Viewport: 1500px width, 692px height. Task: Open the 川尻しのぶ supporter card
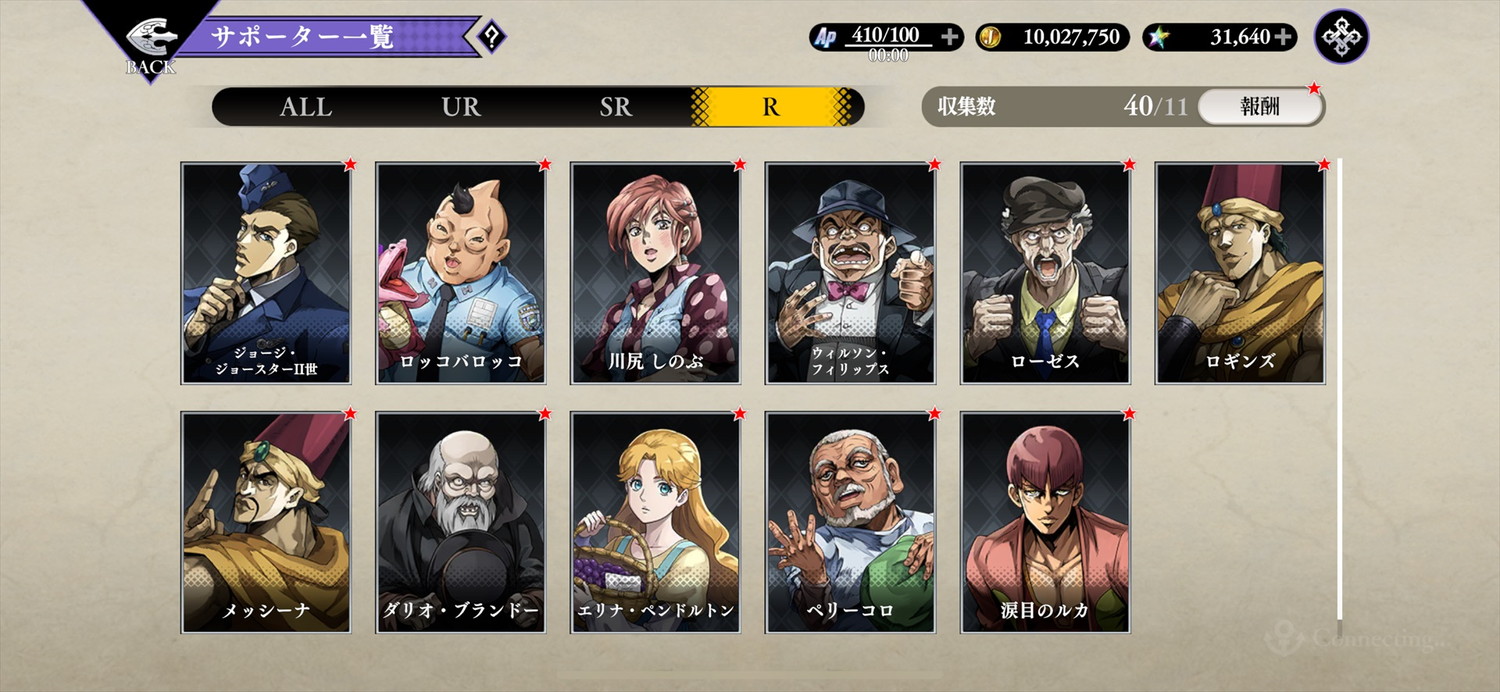656,273
